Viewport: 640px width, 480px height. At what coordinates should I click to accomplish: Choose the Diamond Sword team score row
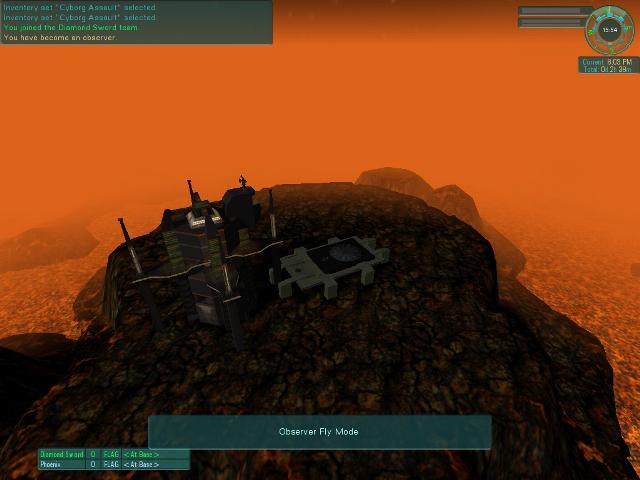coord(113,454)
